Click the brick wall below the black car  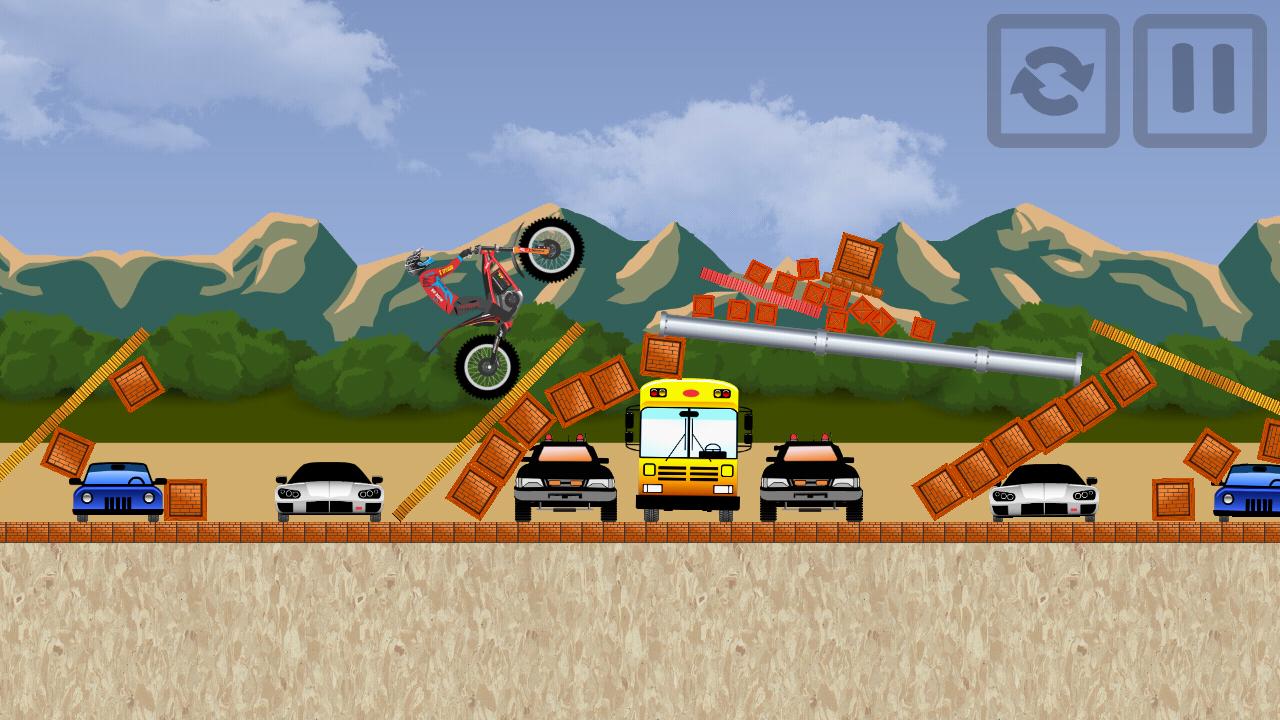tap(332, 535)
